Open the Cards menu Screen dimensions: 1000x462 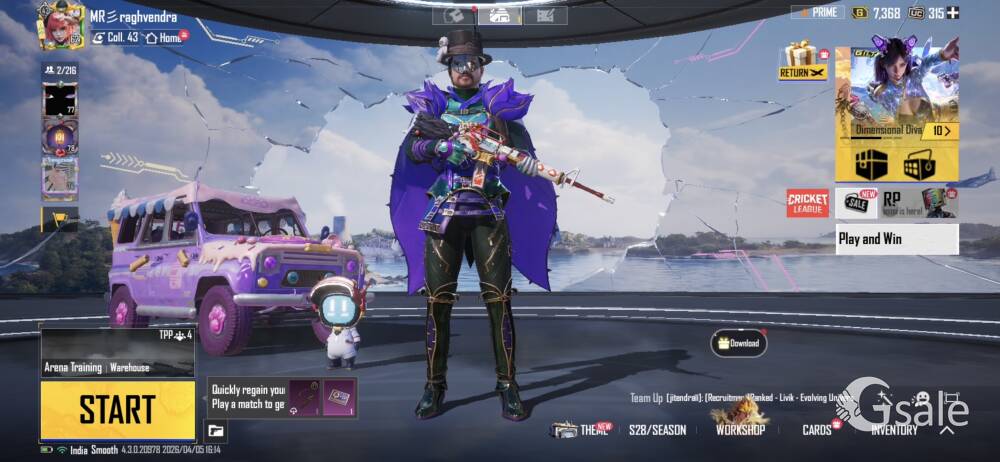pyautogui.click(x=817, y=430)
